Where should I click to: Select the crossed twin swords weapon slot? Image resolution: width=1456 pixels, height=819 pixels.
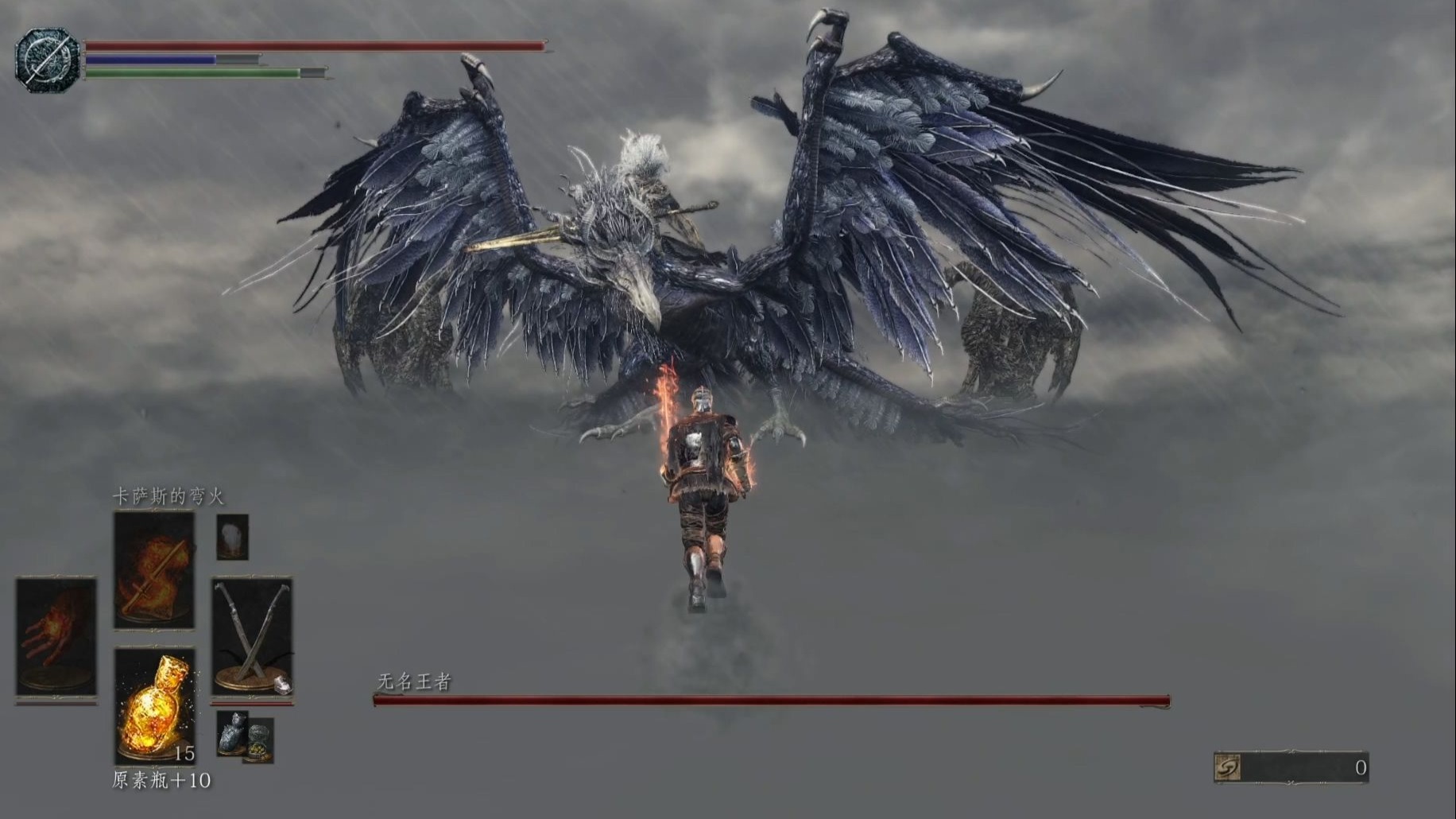click(251, 636)
